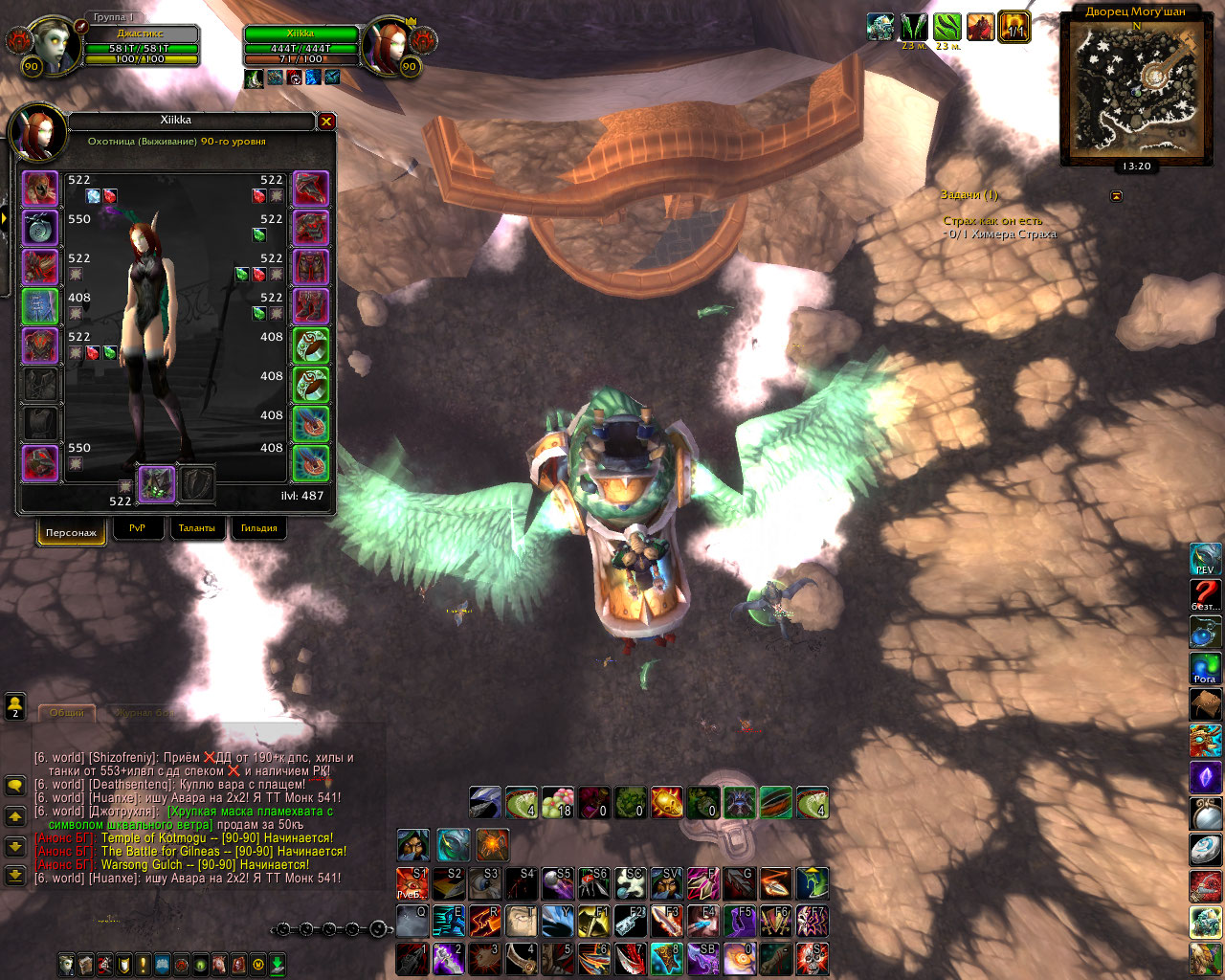Screen dimensions: 1225x980
Task: Switch to the PvP tab
Action: [137, 528]
